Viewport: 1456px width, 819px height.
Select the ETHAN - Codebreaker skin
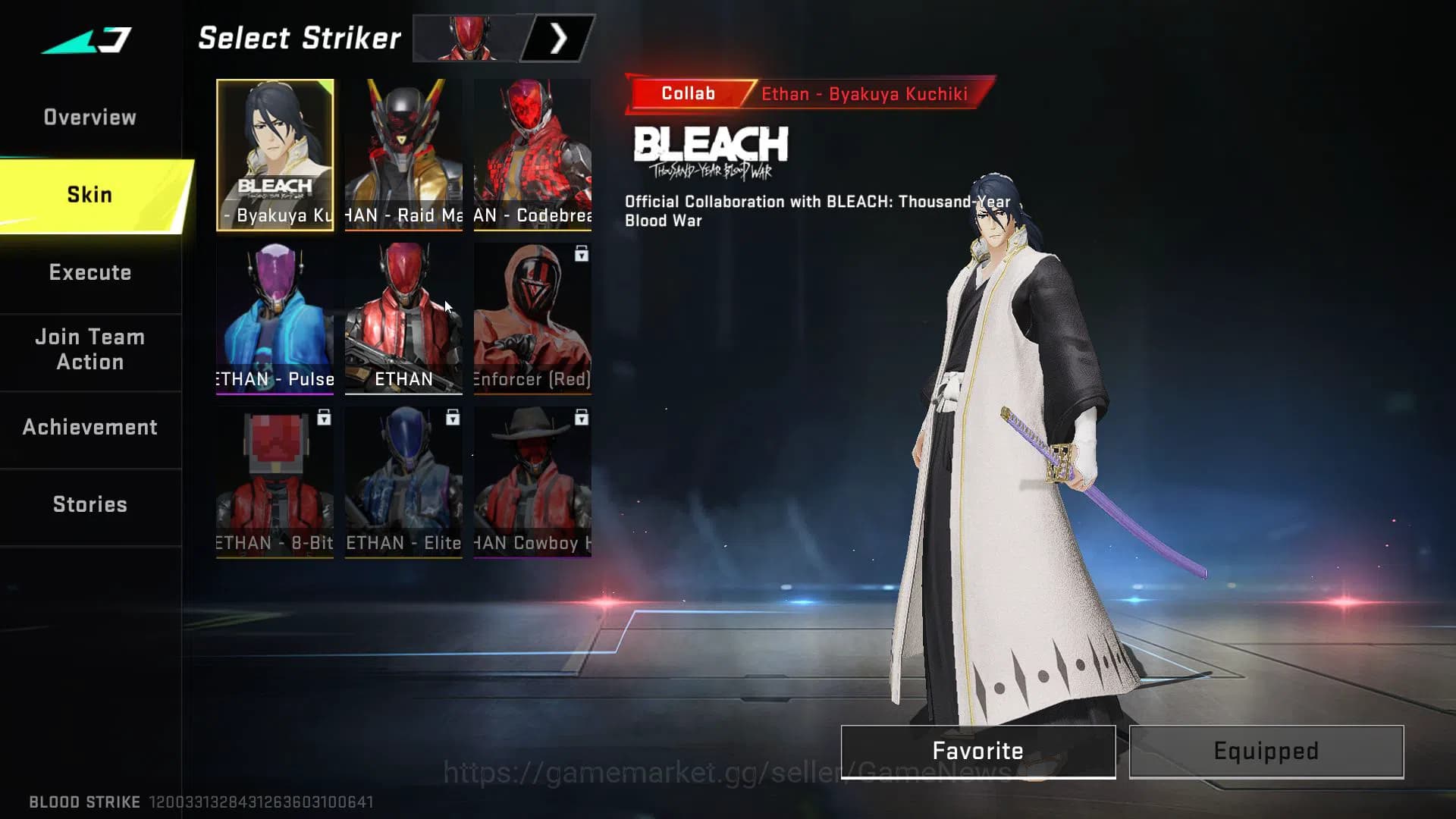tap(532, 155)
